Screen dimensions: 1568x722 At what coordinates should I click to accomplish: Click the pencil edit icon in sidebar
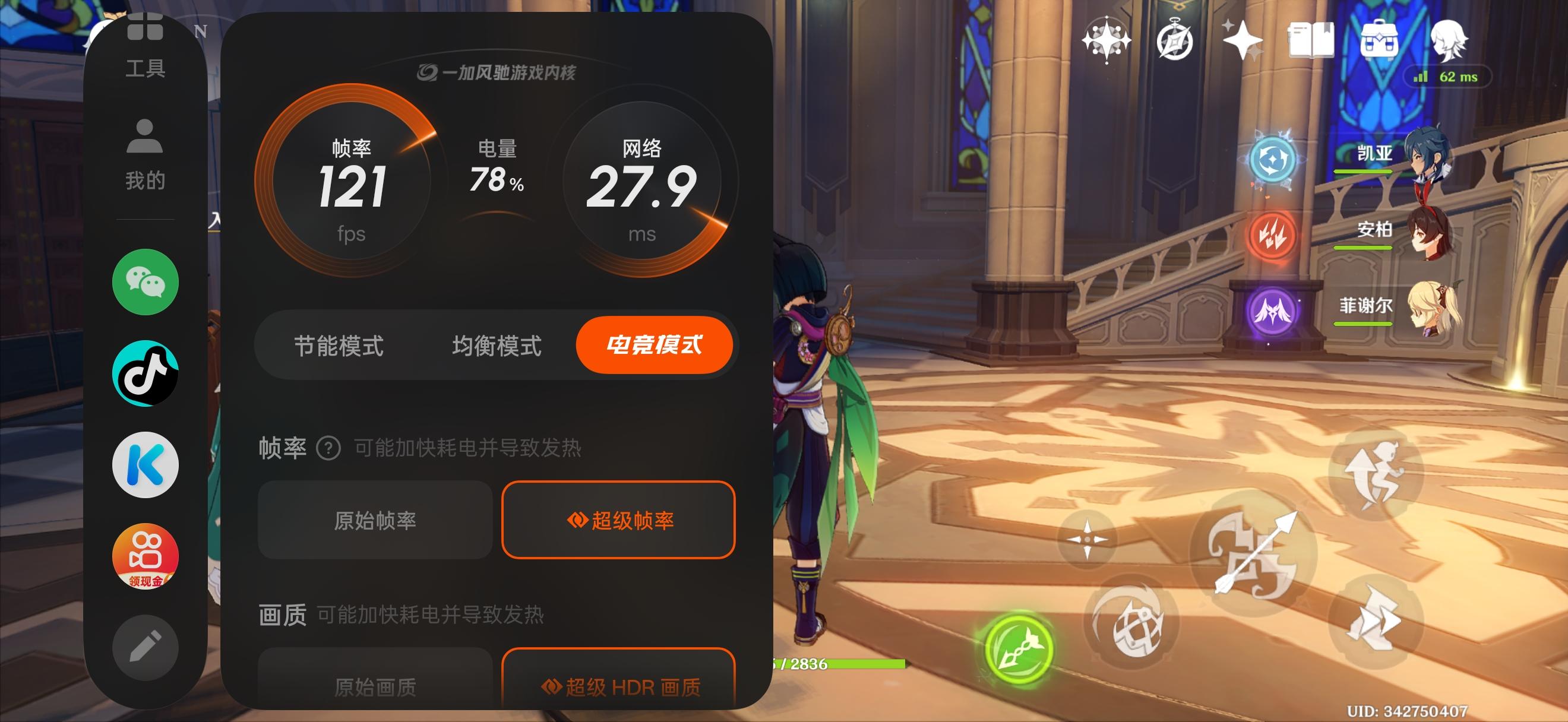tap(144, 647)
